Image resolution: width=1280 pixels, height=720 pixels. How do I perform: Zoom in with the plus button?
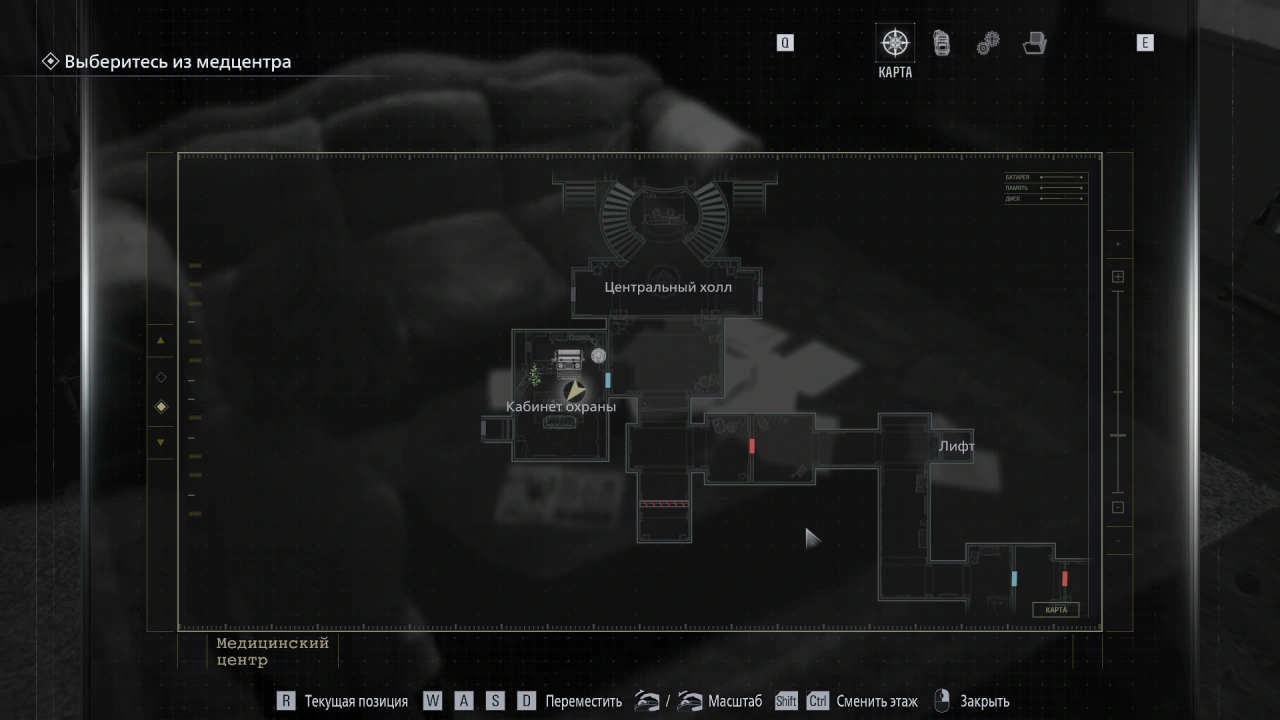(1118, 277)
